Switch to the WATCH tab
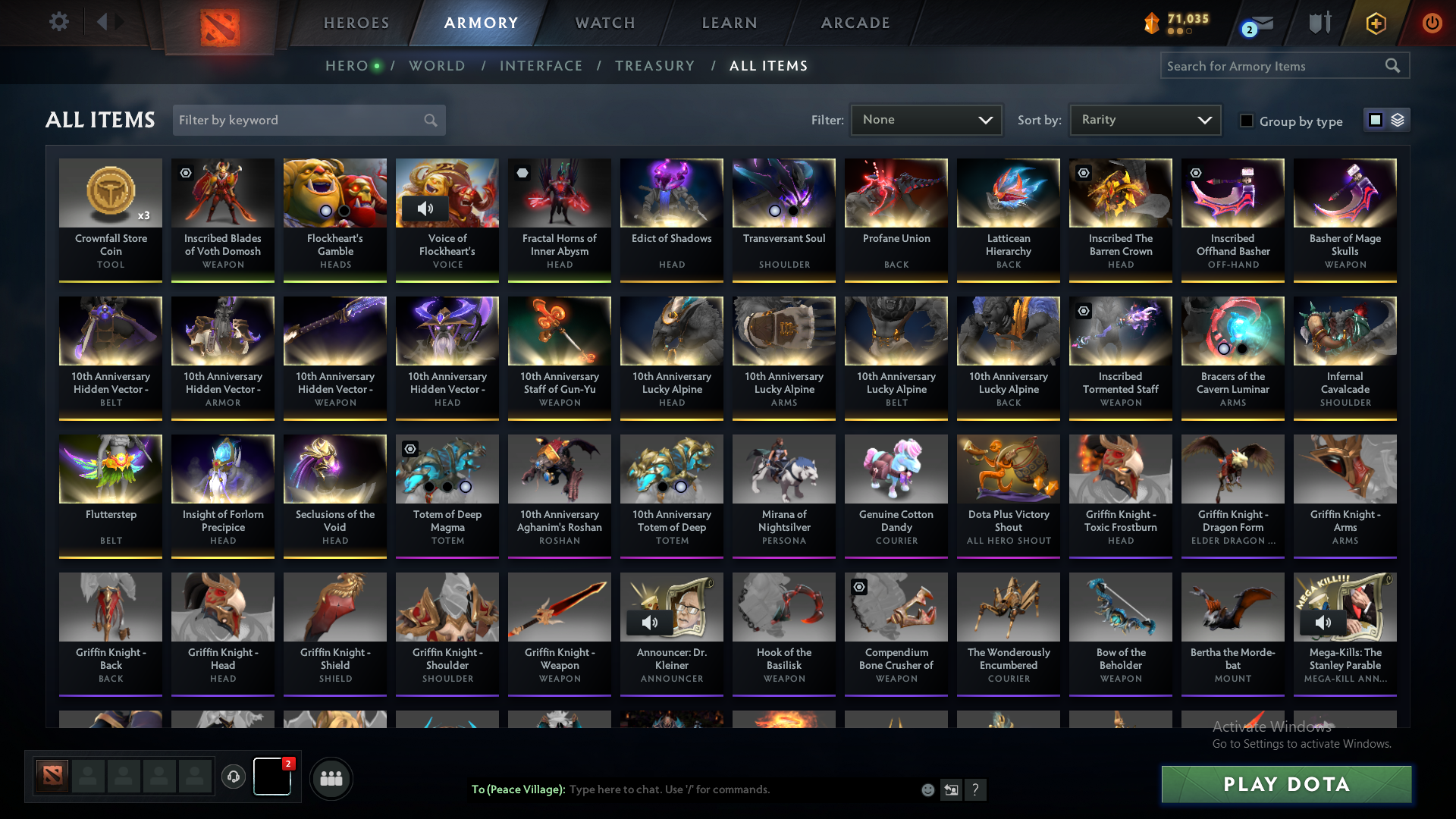The image size is (1456, 819). click(x=604, y=23)
